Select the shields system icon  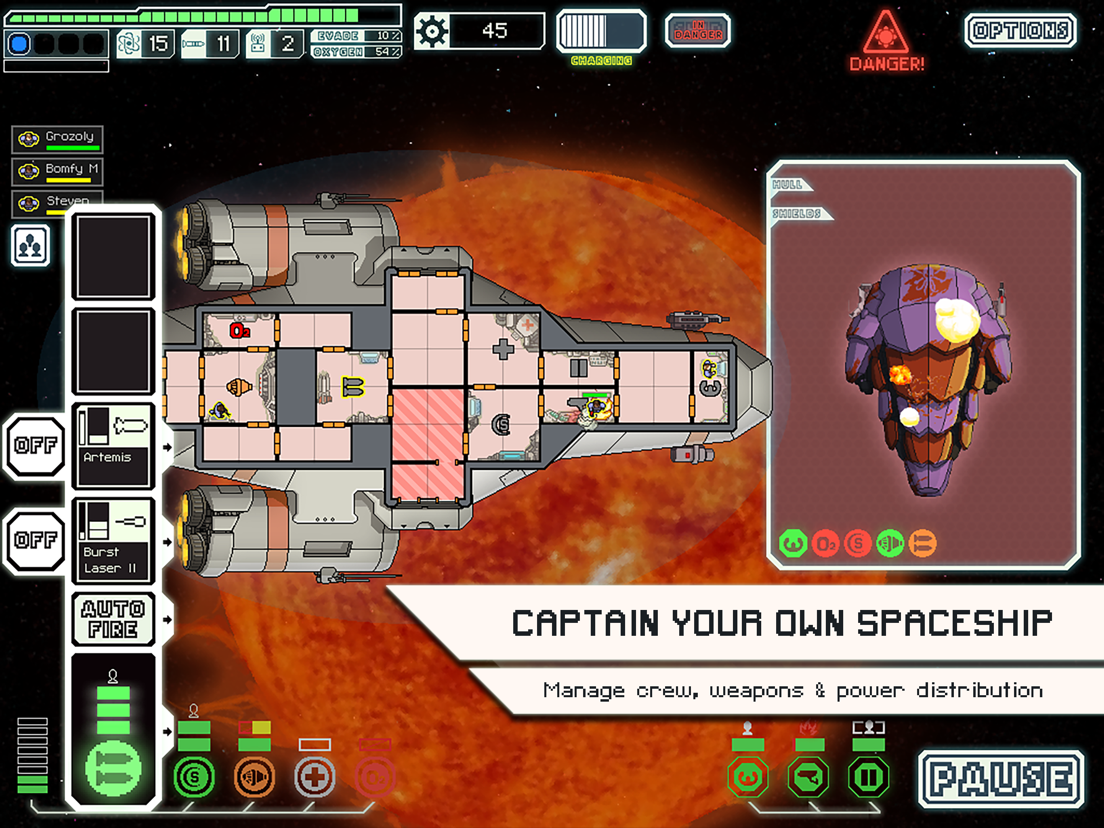click(x=193, y=775)
